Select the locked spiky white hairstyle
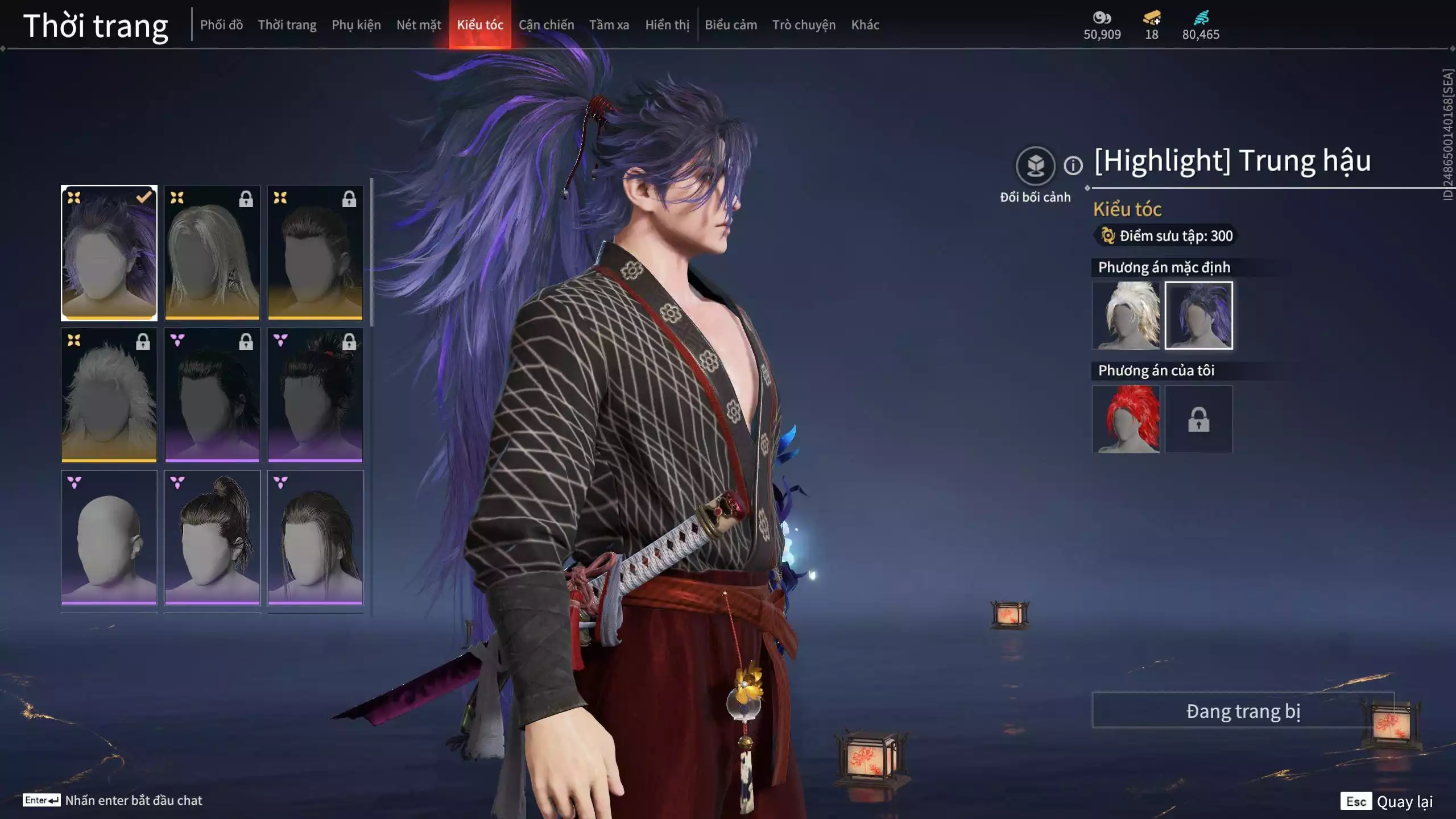Viewport: 1456px width, 819px height. (109, 395)
